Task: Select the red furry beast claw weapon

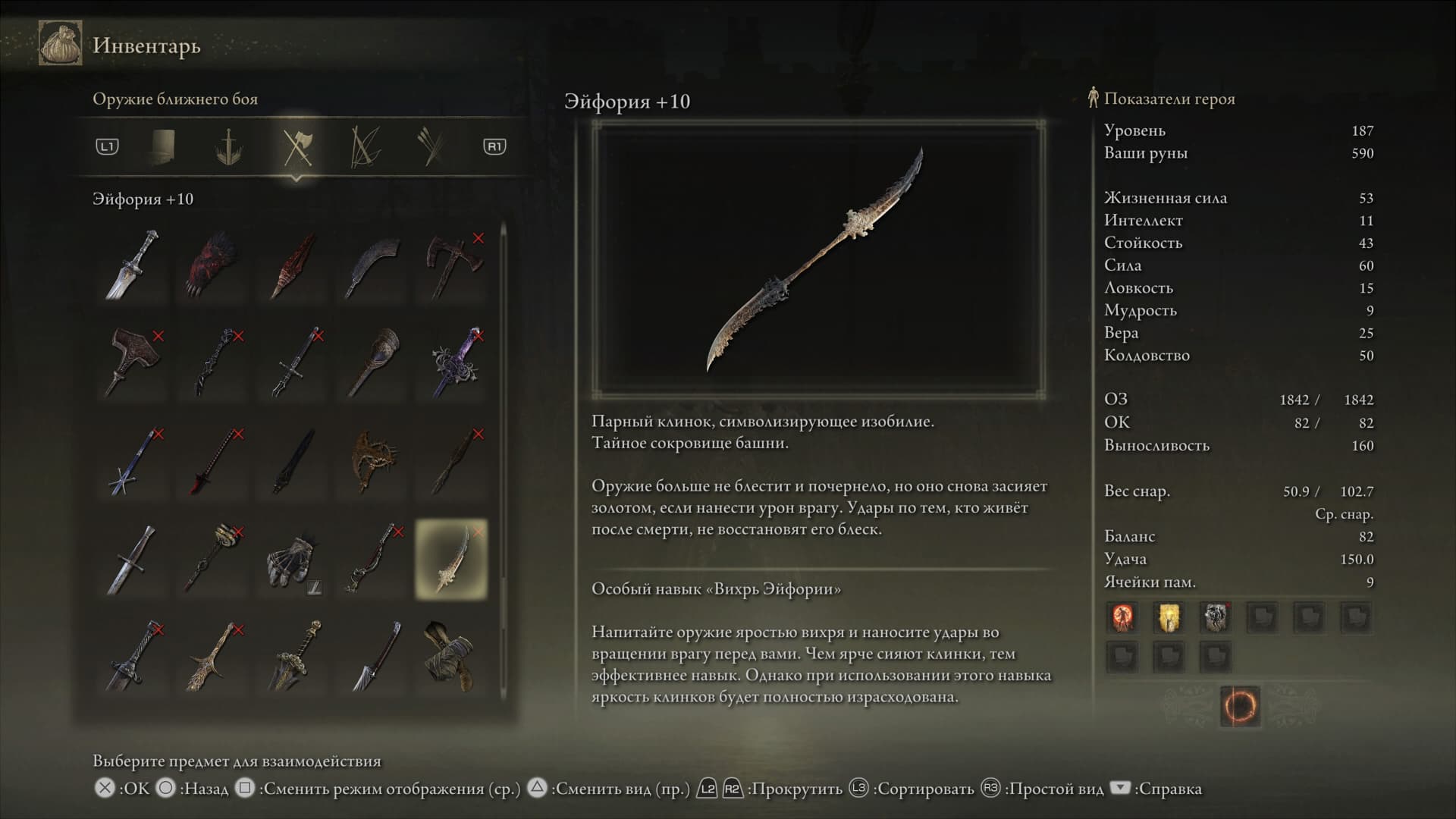Action: 212,265
